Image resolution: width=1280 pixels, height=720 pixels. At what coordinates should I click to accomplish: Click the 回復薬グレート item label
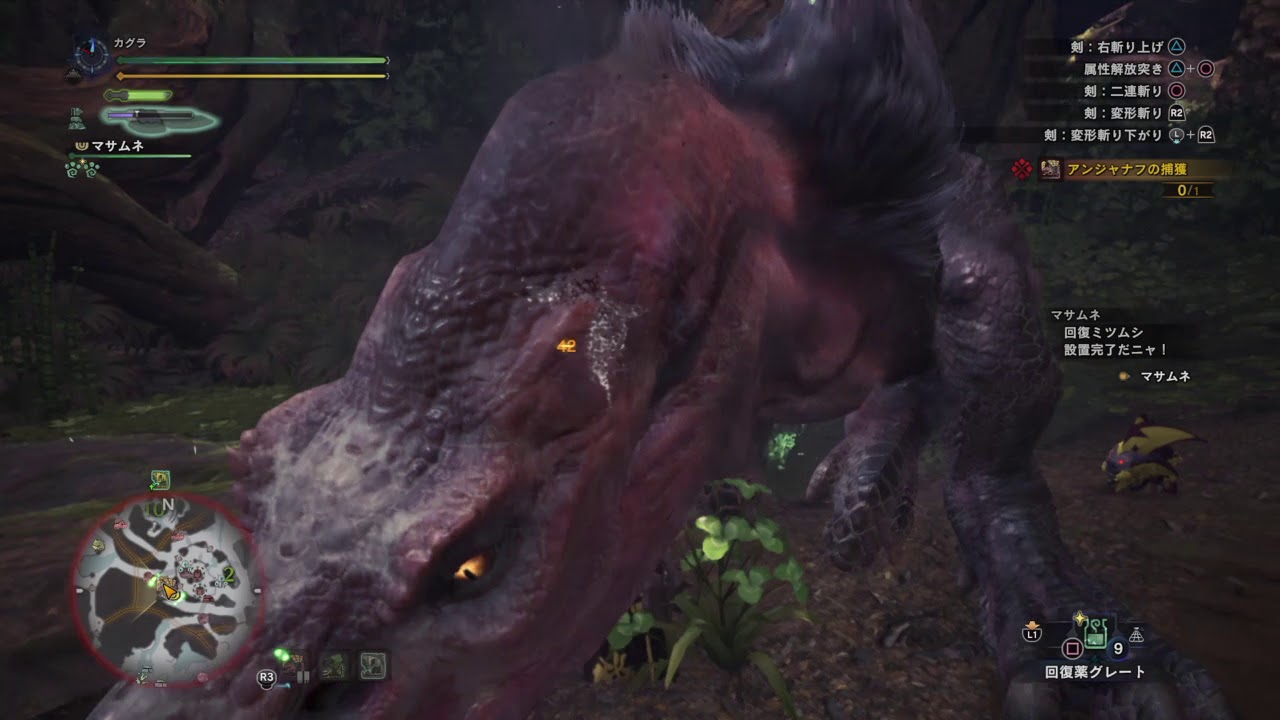click(x=1094, y=670)
